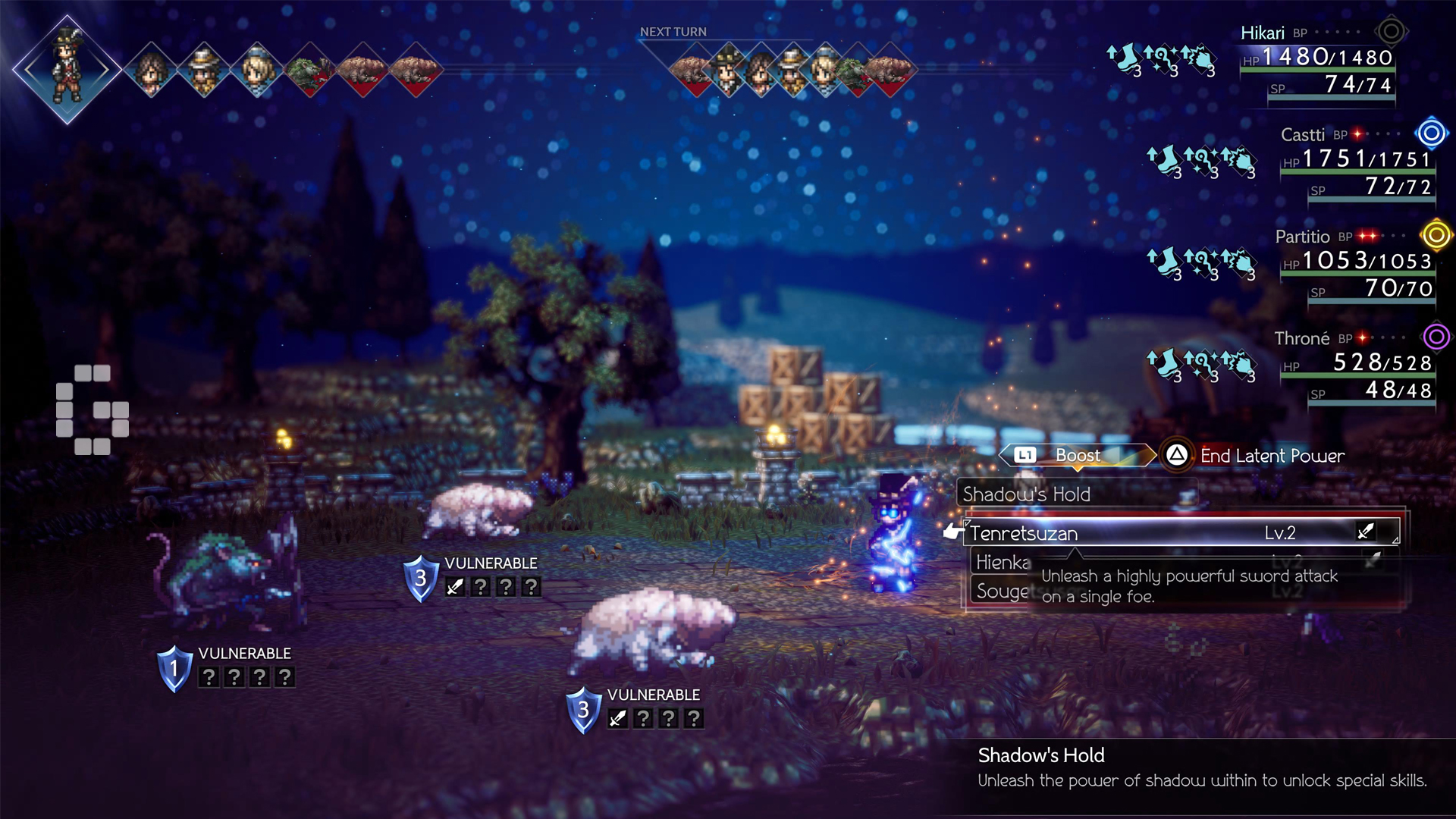Image resolution: width=1456 pixels, height=819 pixels.
Task: Reveal a question-mark weakness slot on the rat
Action: point(209,677)
